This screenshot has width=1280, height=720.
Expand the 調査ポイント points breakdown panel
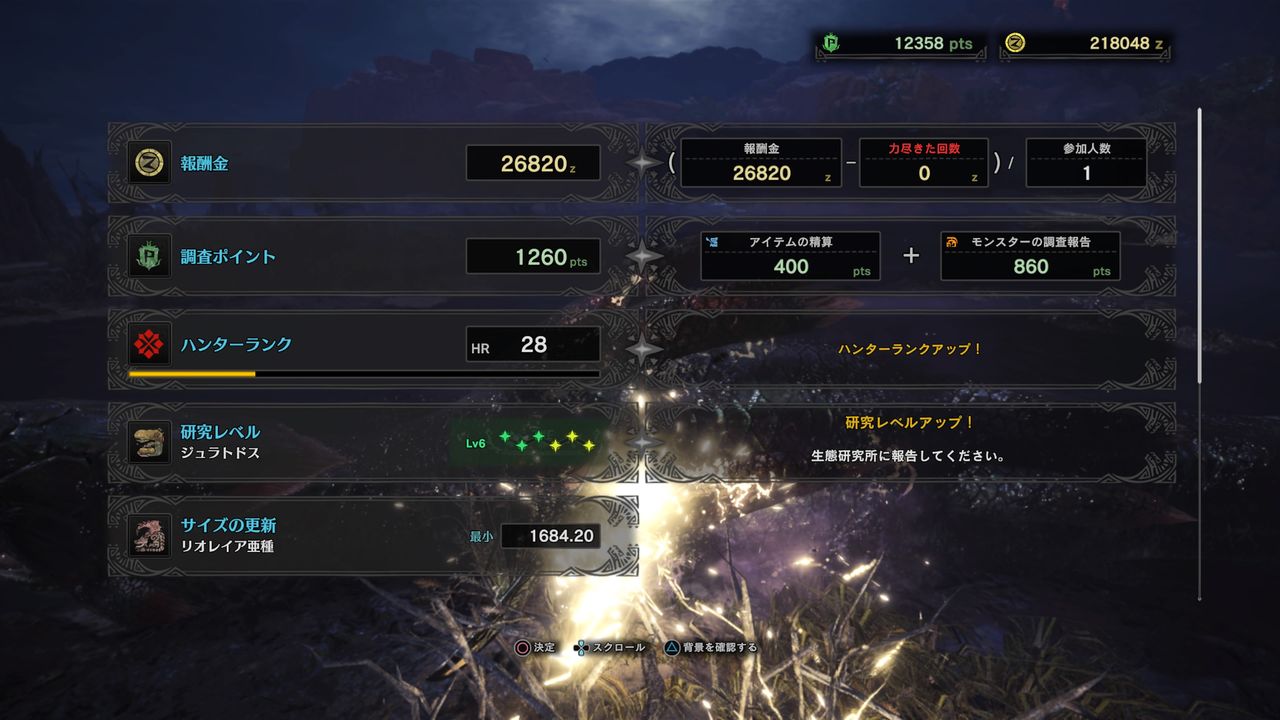pyautogui.click(x=910, y=256)
